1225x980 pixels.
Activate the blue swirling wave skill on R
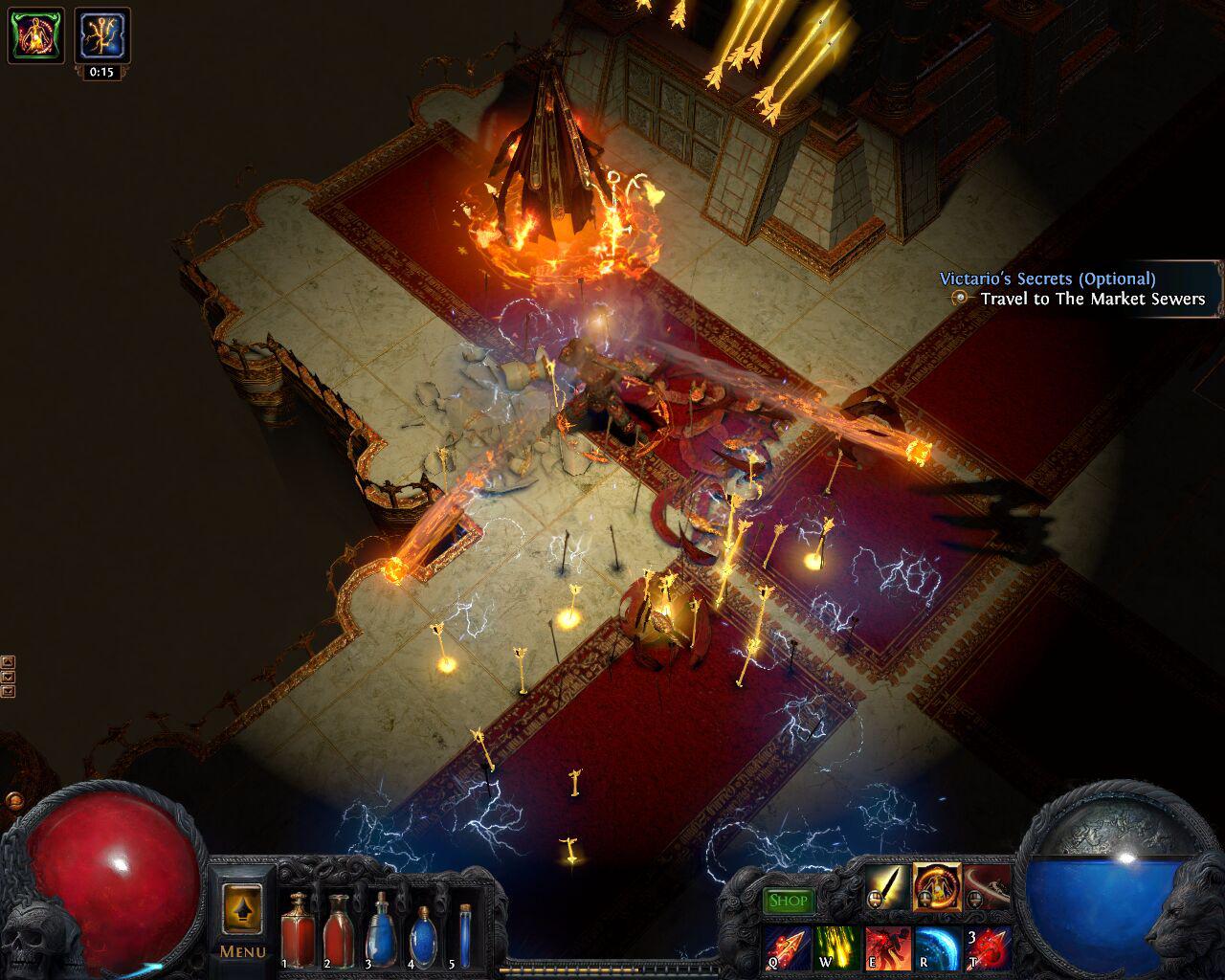[x=938, y=947]
